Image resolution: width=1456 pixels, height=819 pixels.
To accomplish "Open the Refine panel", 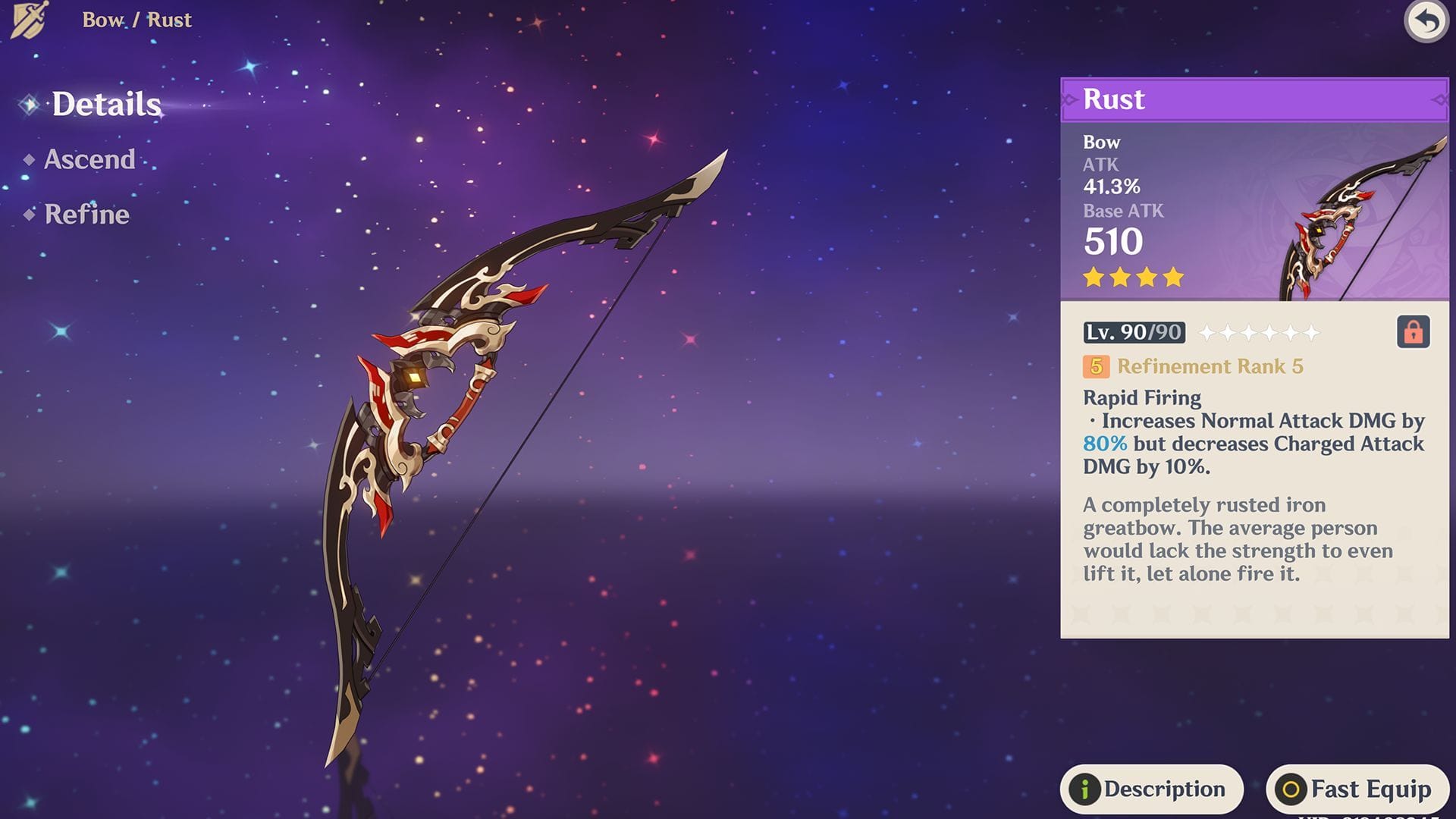I will (x=86, y=215).
